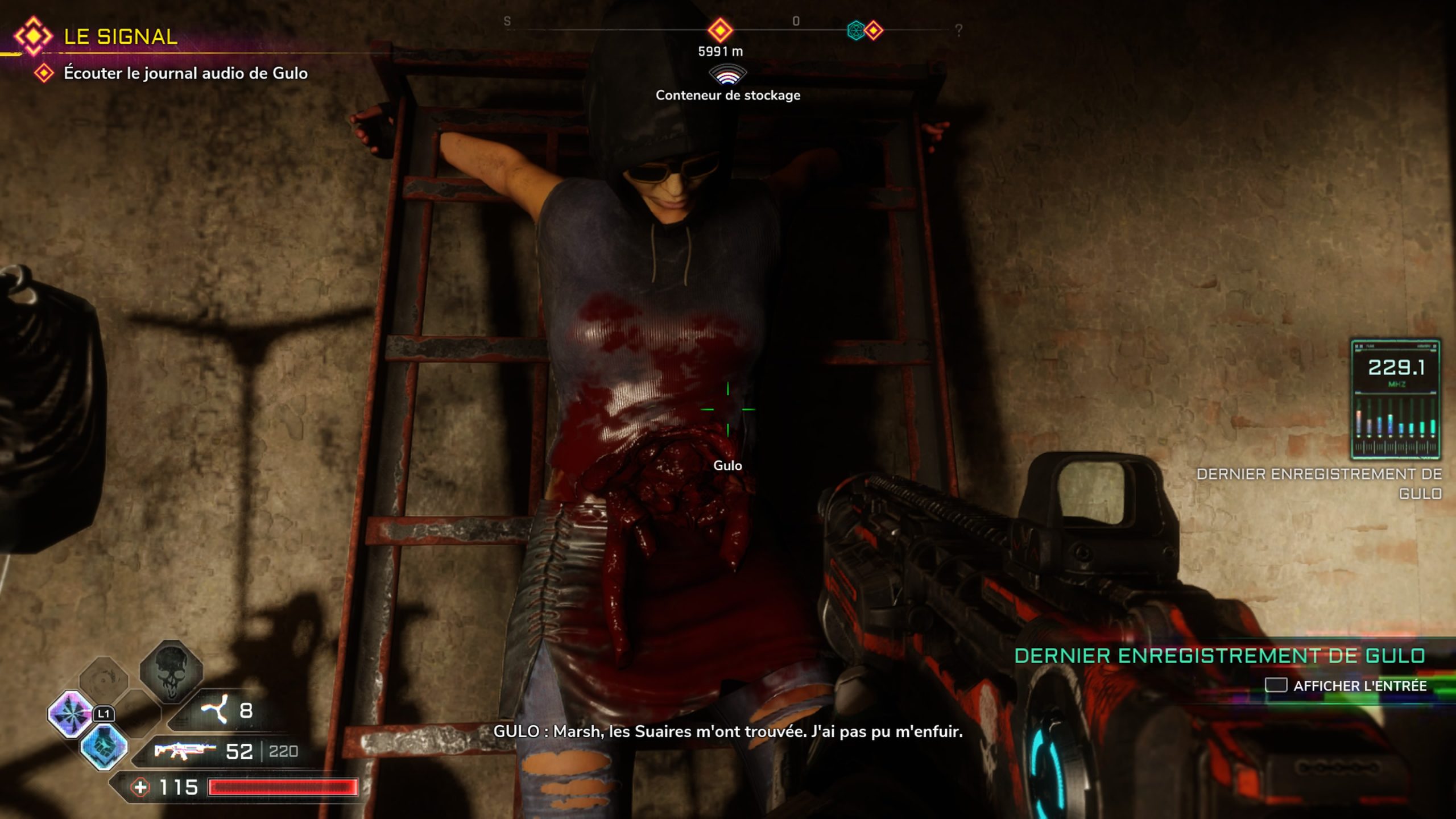Select the teal hexagon compass marker
This screenshot has width=1456, height=819.
pyautogui.click(x=855, y=30)
